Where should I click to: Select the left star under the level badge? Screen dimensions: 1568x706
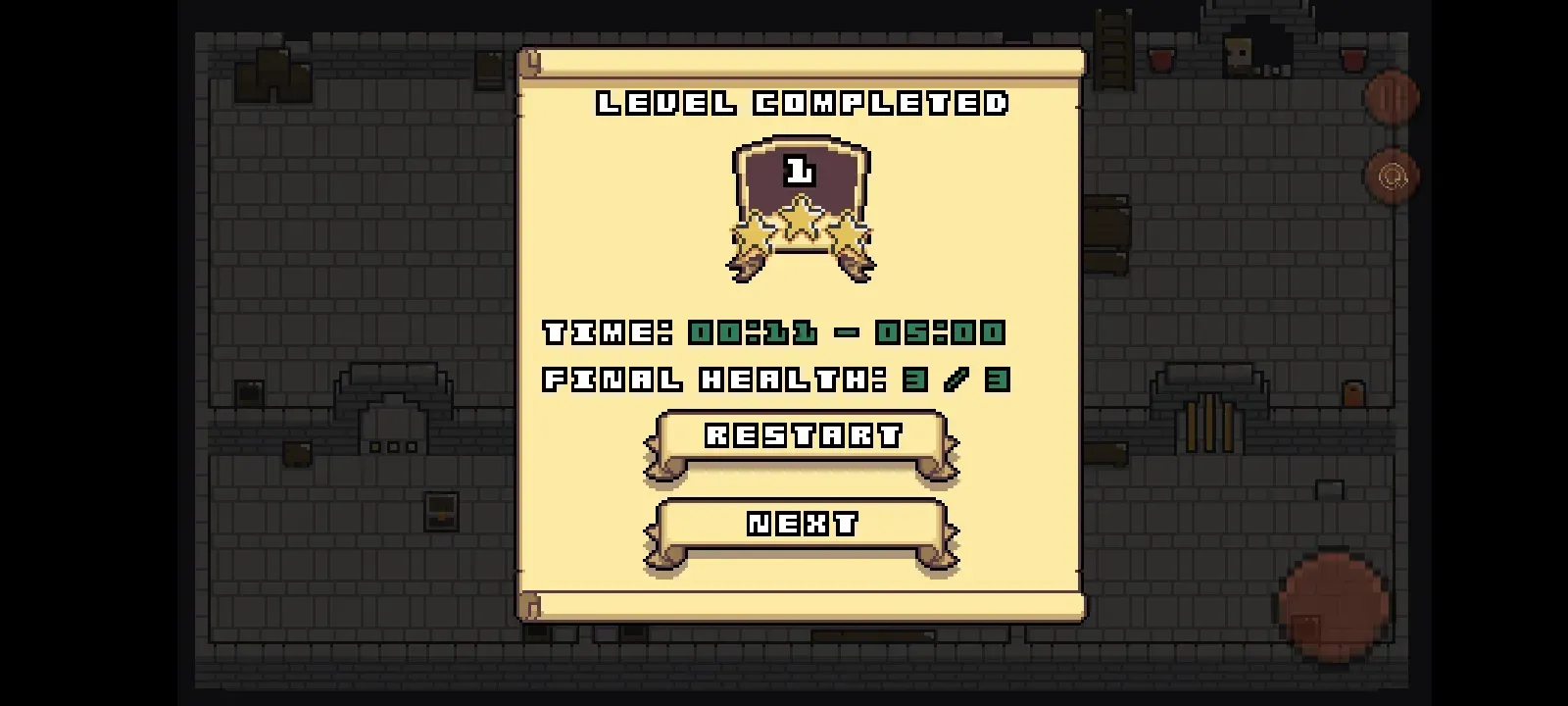coord(751,233)
